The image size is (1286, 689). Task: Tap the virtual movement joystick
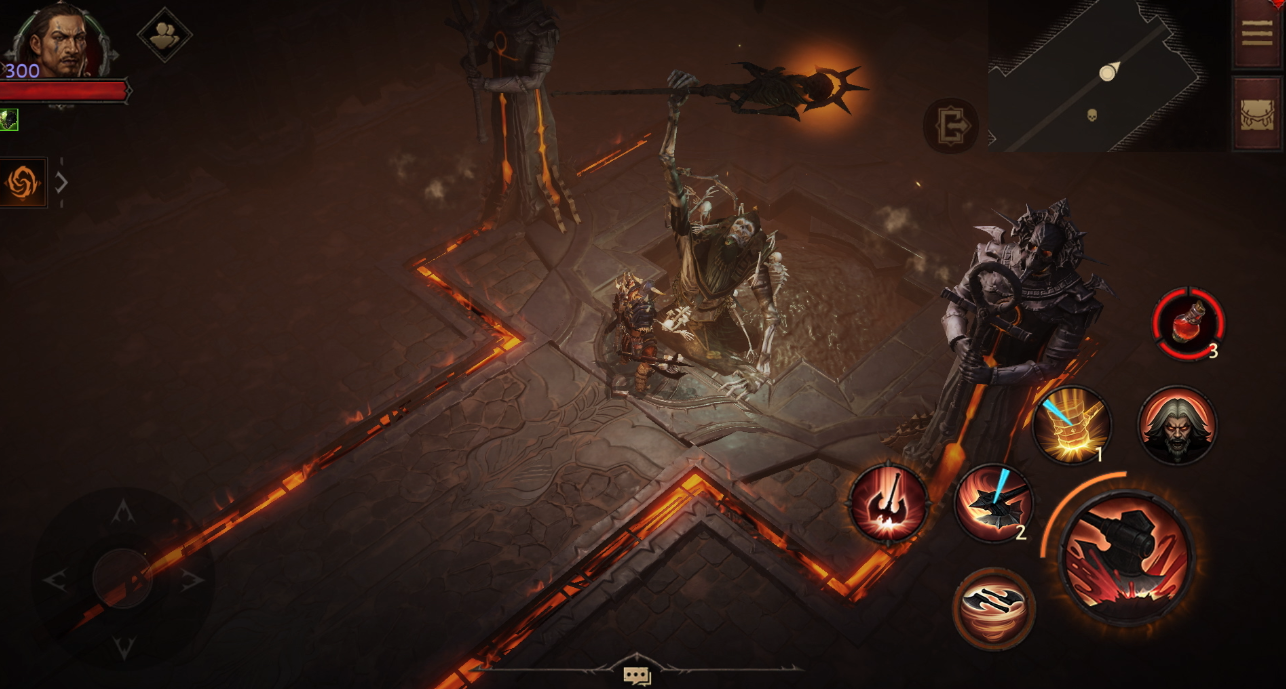coord(122,578)
